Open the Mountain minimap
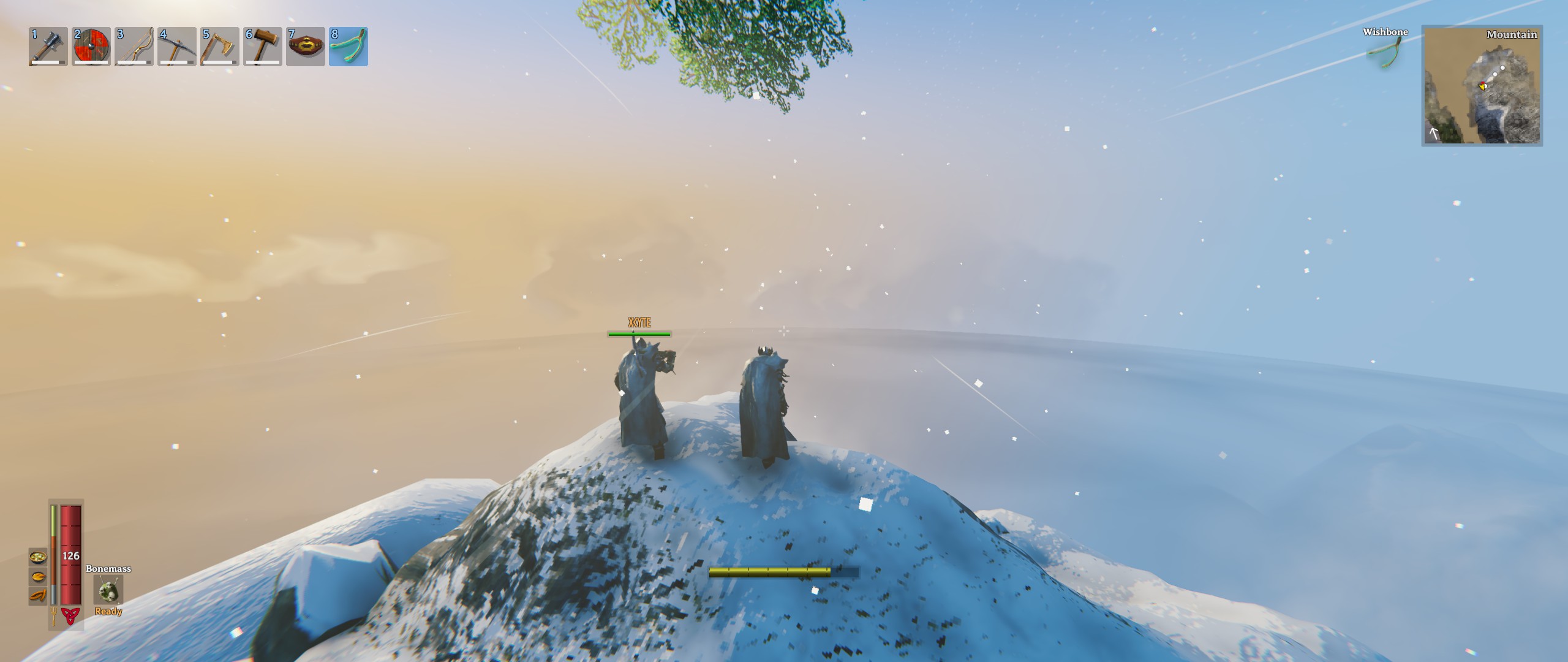The width and height of the screenshot is (1568, 662). coord(1482,86)
